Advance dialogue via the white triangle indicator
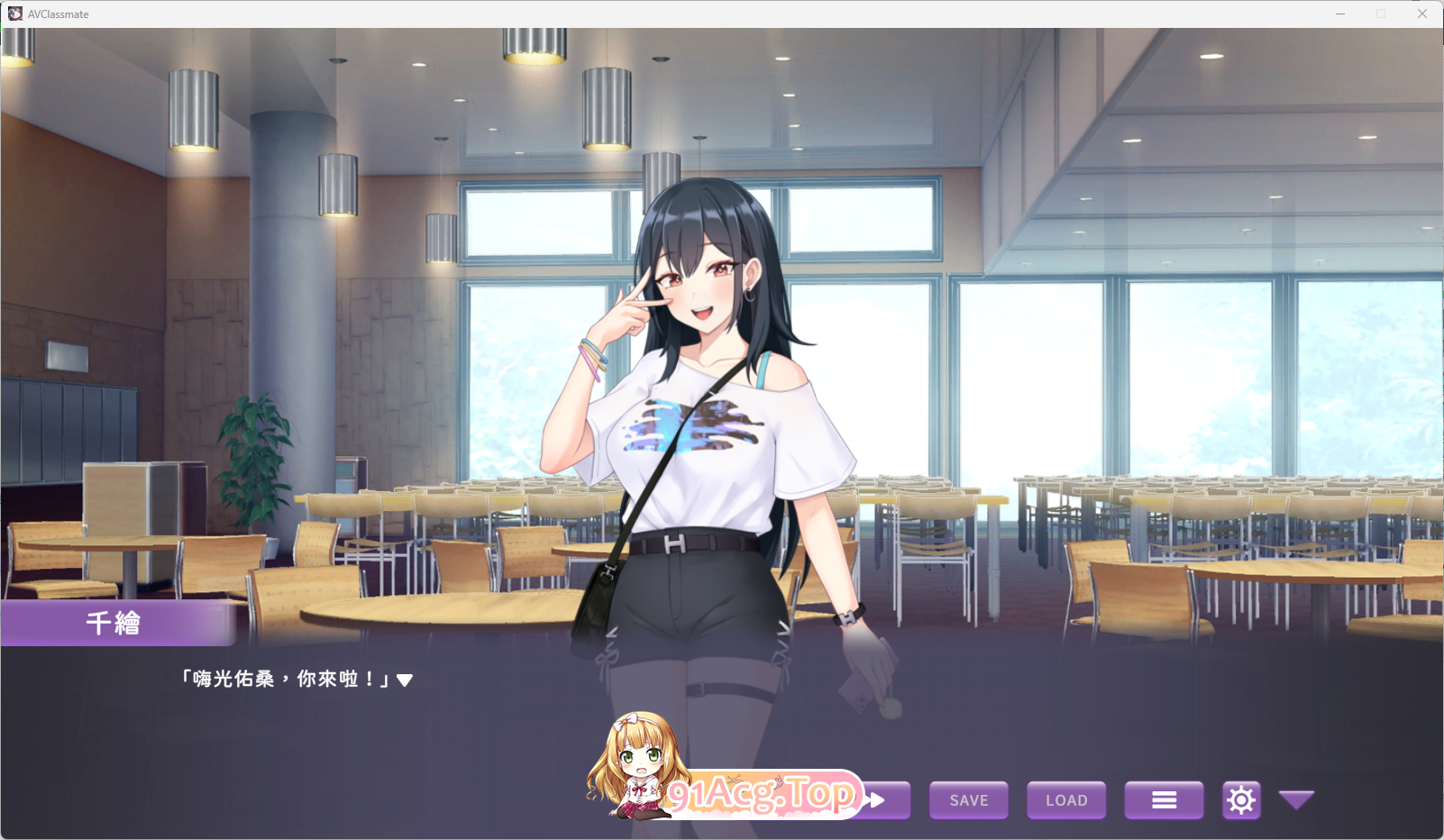This screenshot has height=840, width=1444. tap(405, 680)
